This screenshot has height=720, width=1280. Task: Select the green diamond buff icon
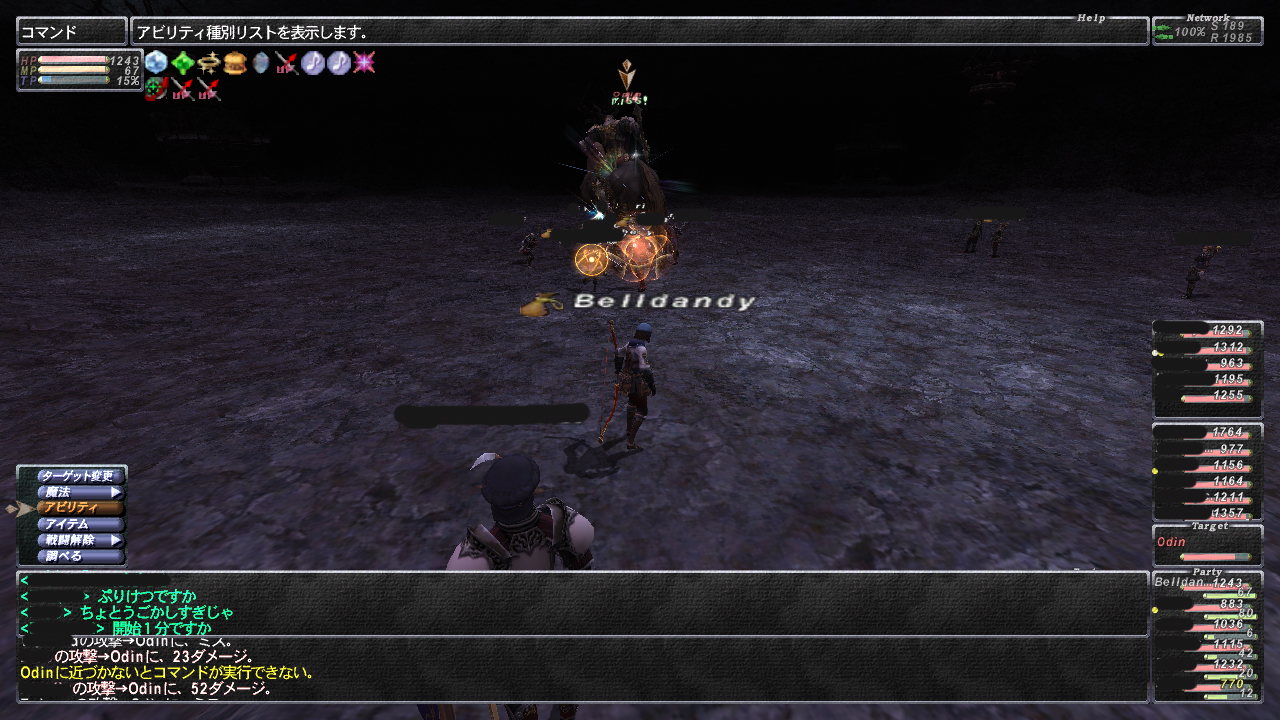pyautogui.click(x=182, y=63)
